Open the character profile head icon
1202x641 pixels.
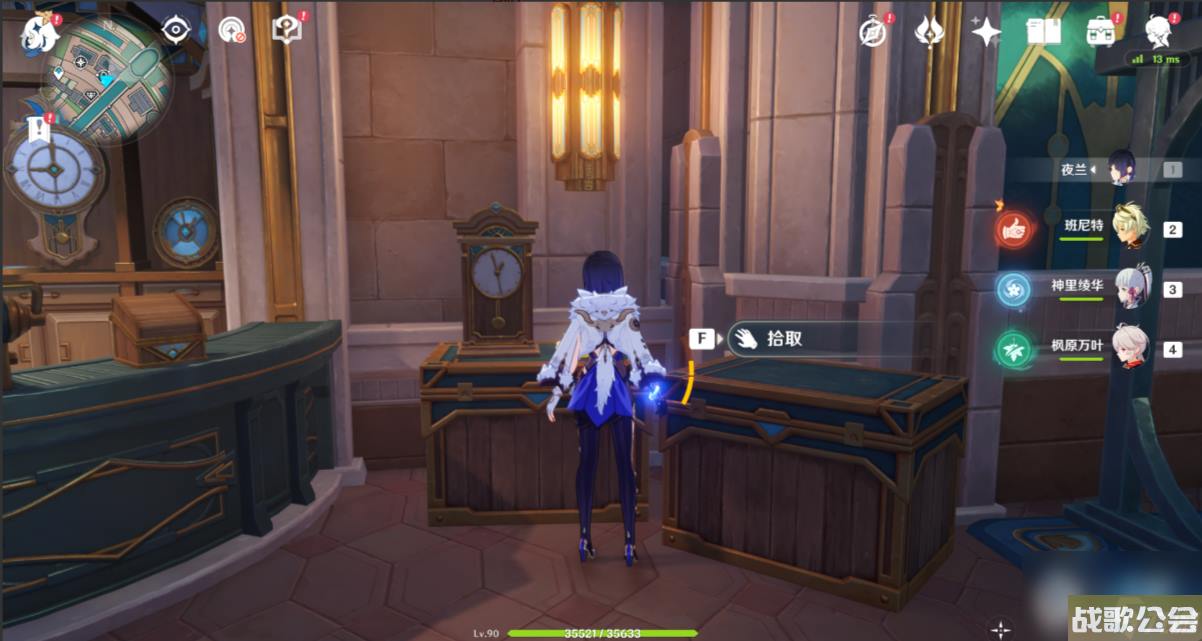coord(1160,32)
